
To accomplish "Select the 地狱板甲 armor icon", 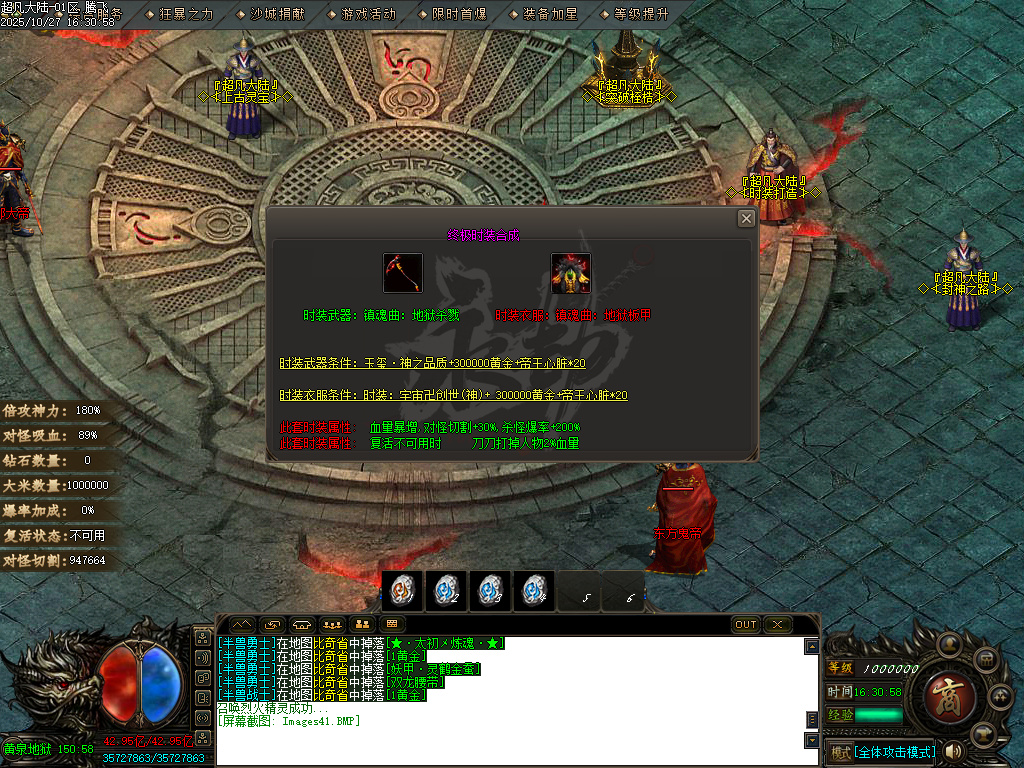I will [571, 273].
